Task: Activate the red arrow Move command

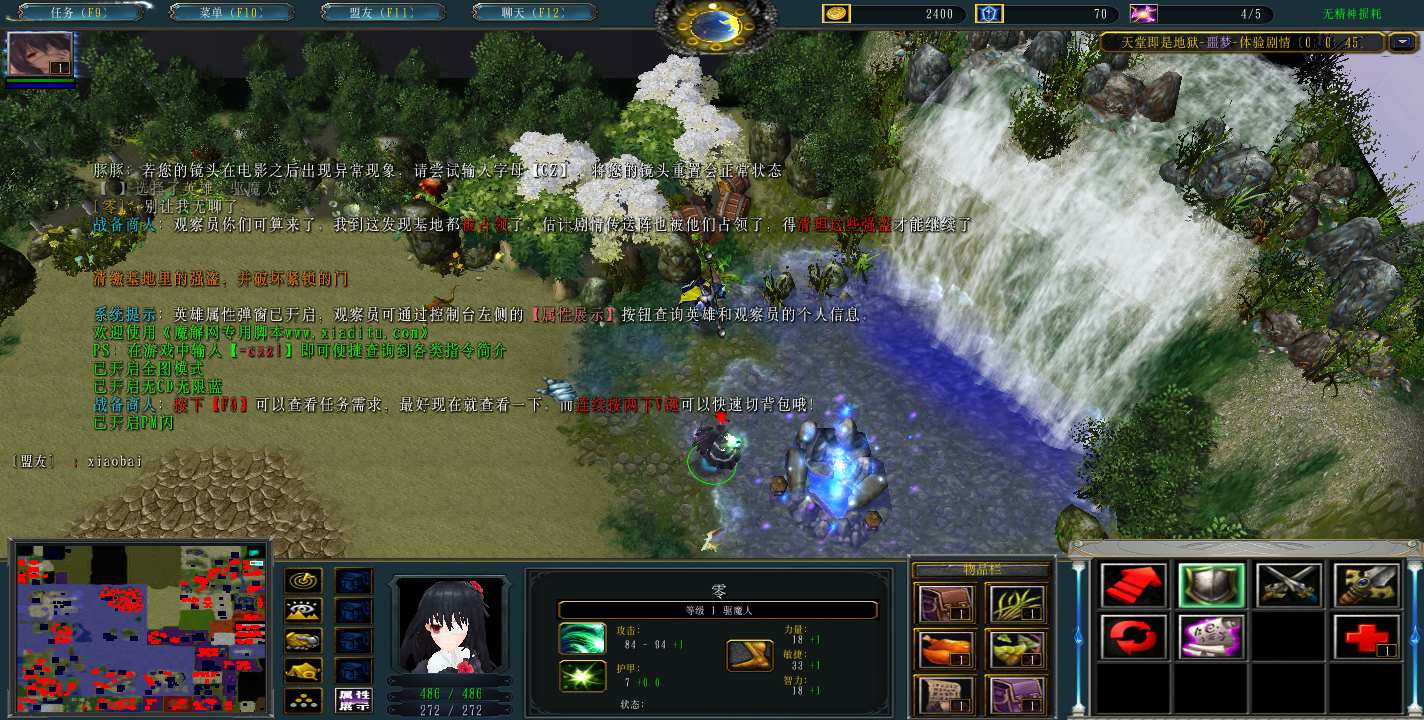Action: click(1134, 586)
